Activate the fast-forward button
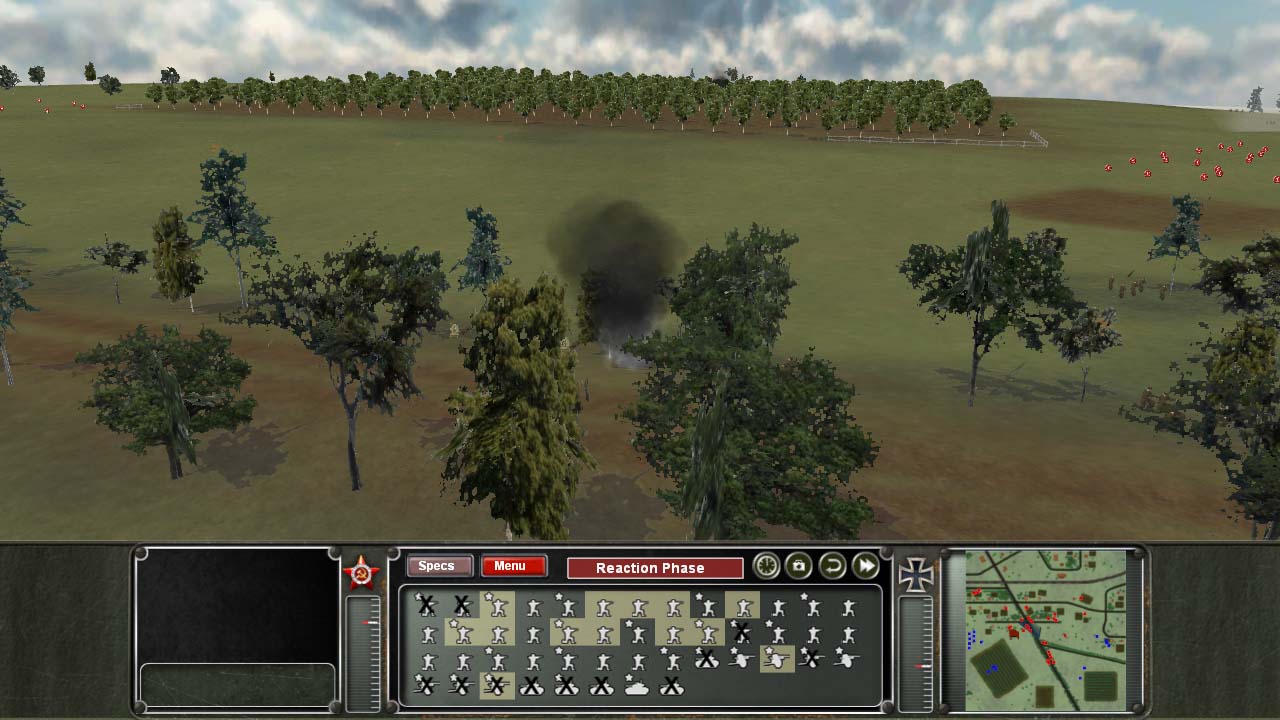 866,566
